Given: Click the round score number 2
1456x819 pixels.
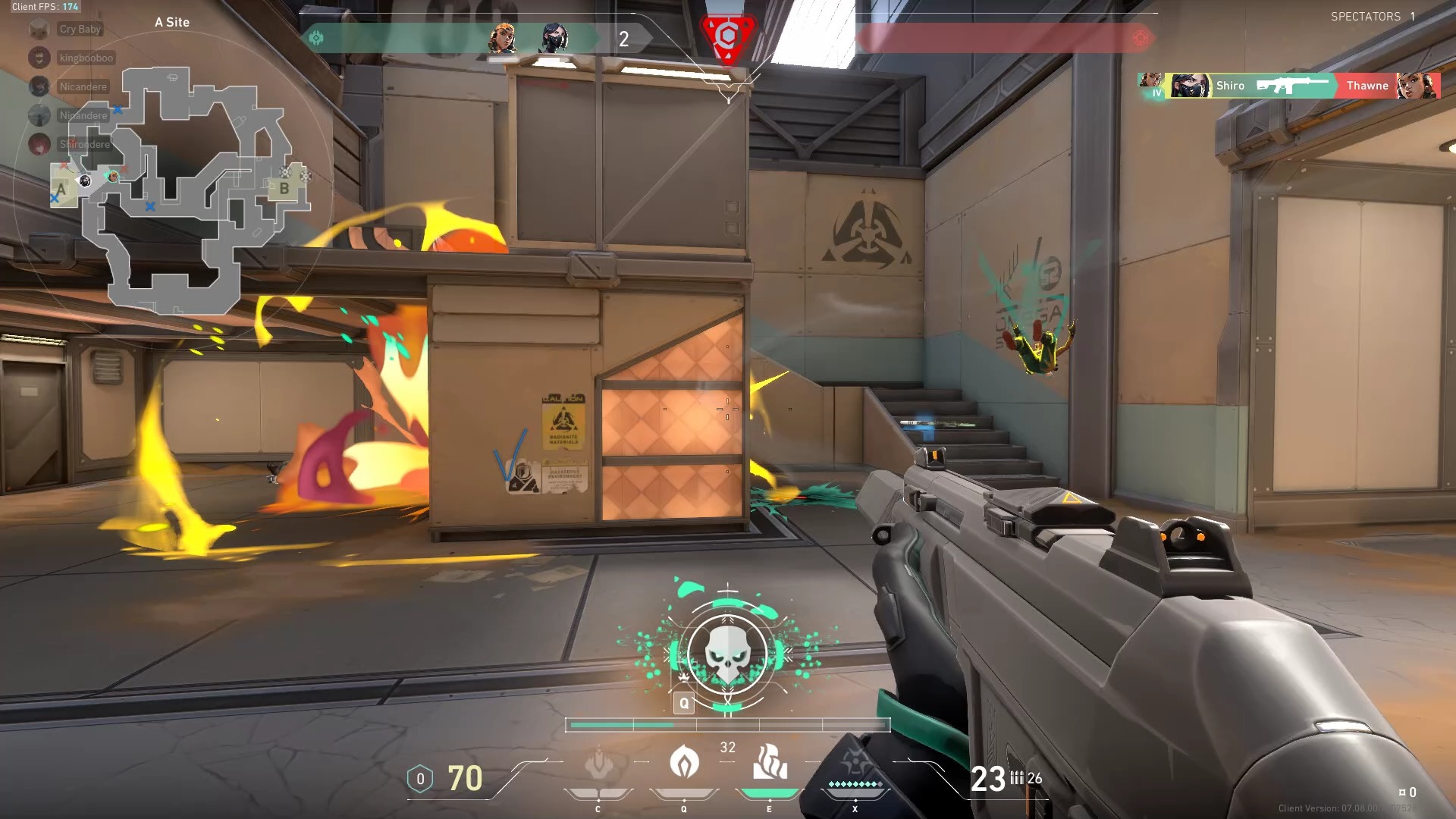Looking at the screenshot, I should click(x=624, y=39).
